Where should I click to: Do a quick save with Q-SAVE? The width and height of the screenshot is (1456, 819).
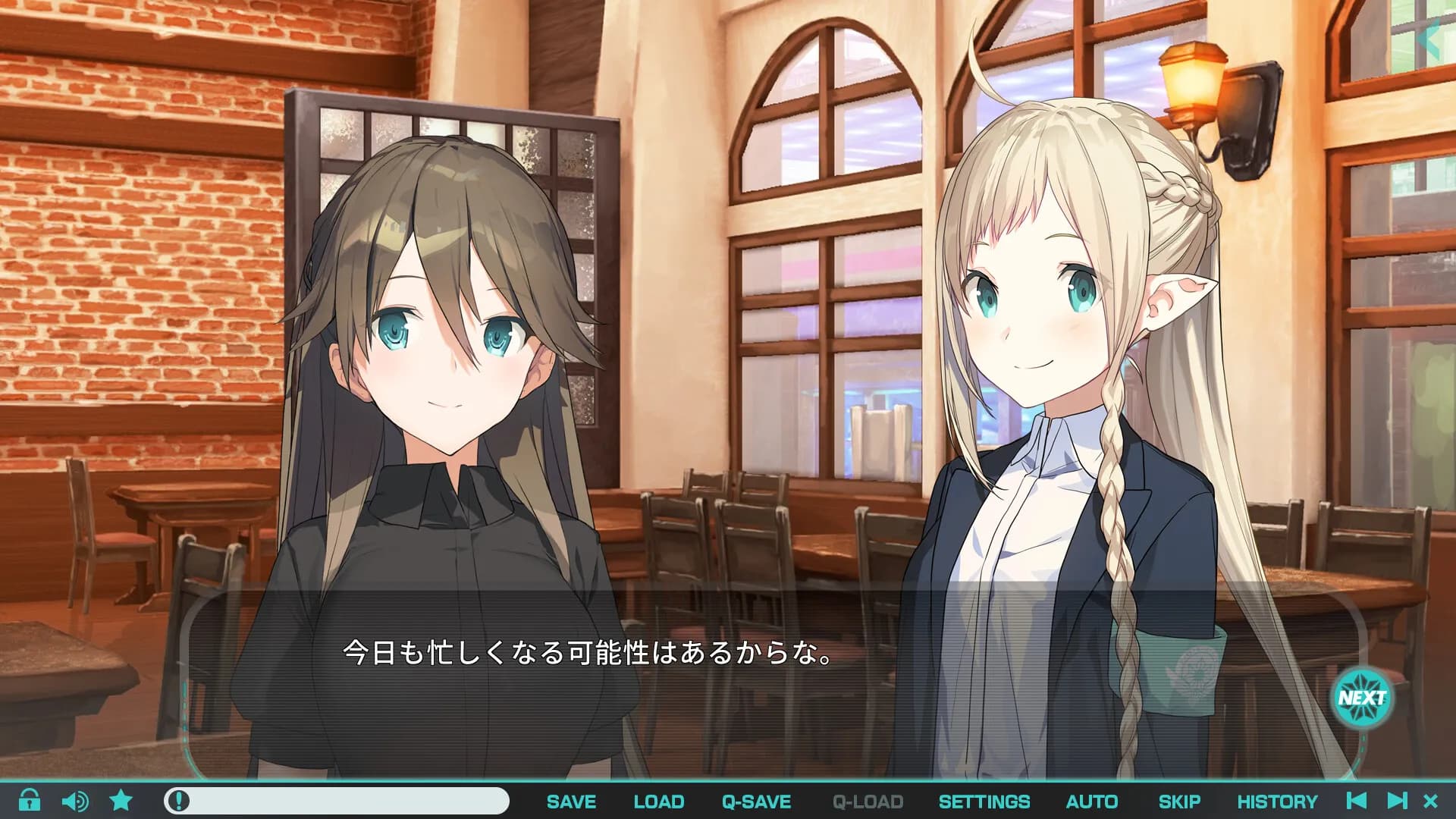(x=756, y=802)
